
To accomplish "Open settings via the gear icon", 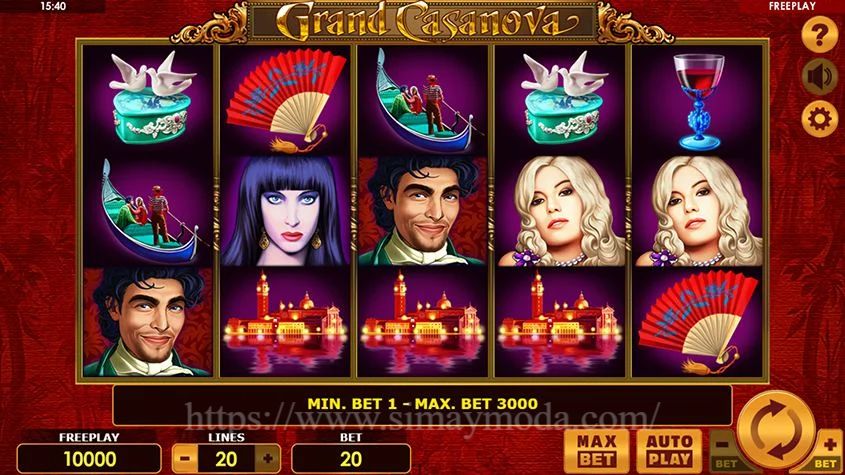I will click(x=820, y=120).
